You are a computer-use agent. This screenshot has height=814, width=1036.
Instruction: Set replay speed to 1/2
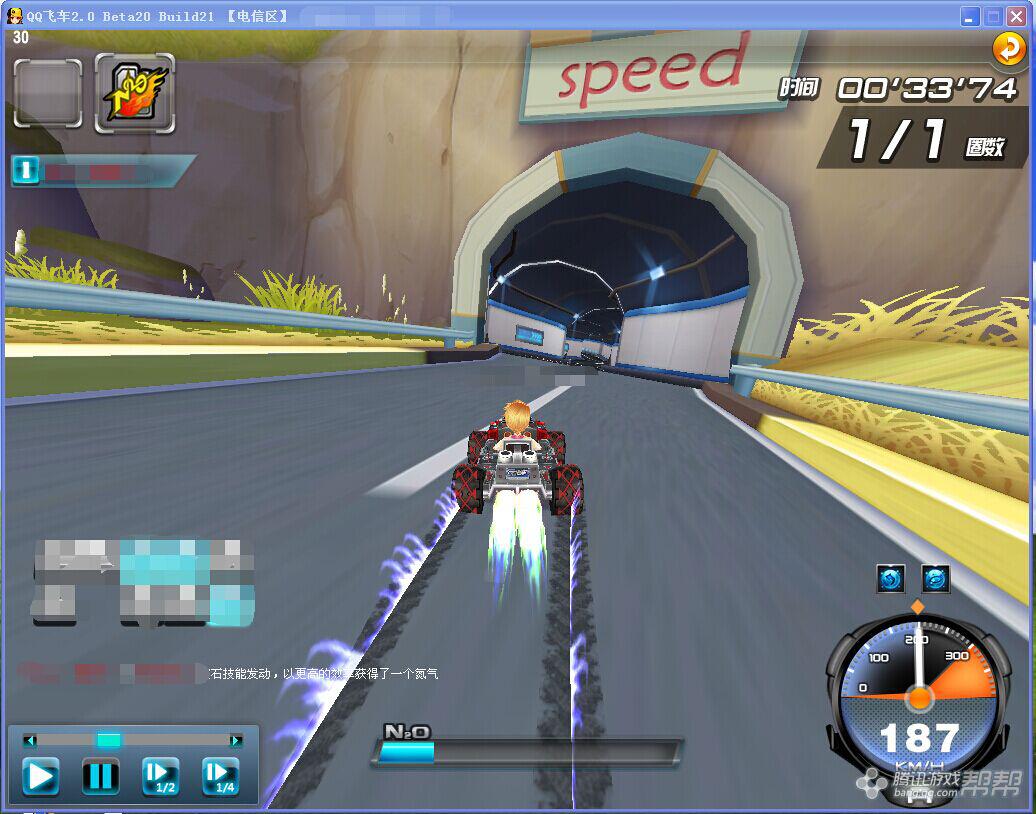click(x=160, y=776)
